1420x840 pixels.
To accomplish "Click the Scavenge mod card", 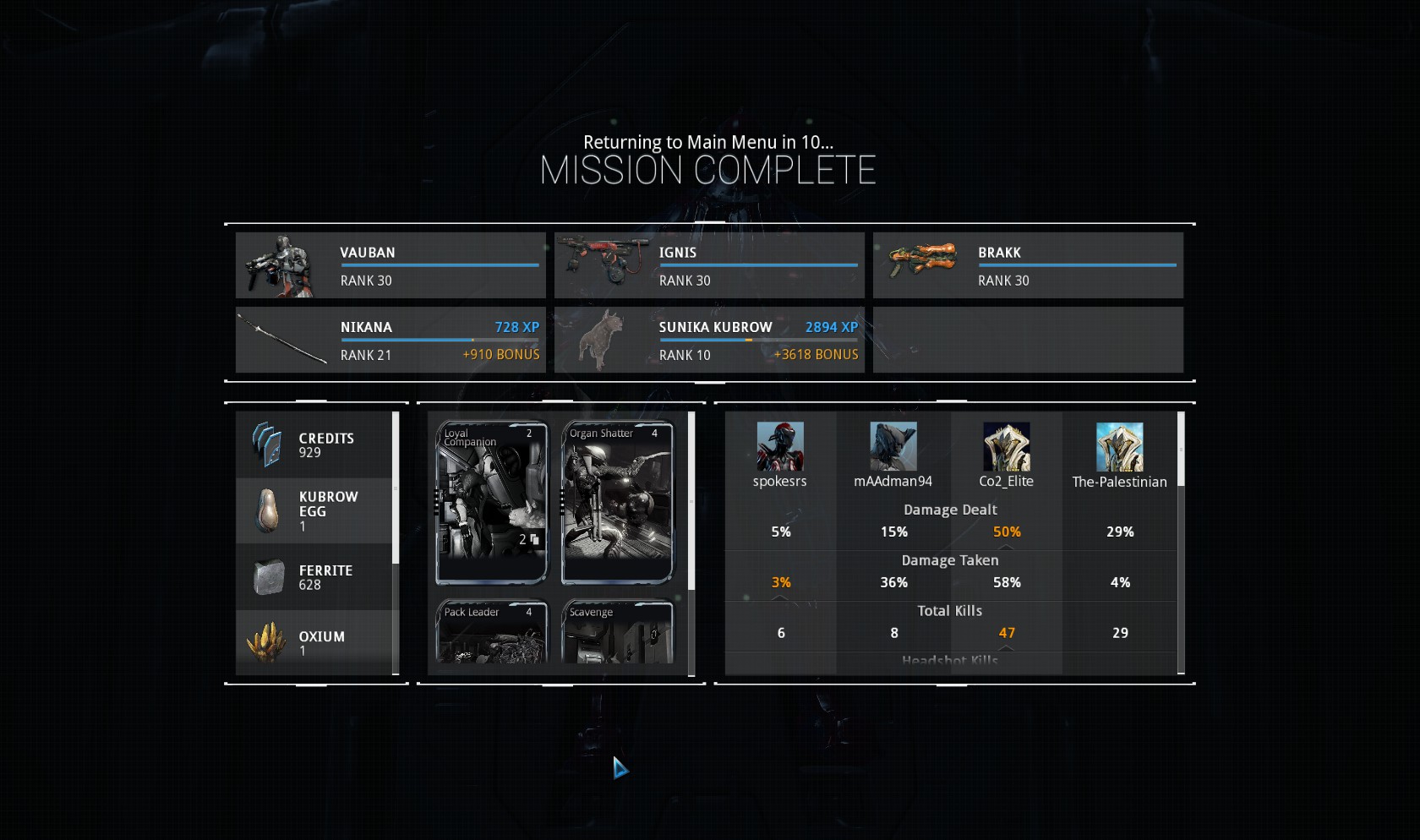I will pos(617,632).
